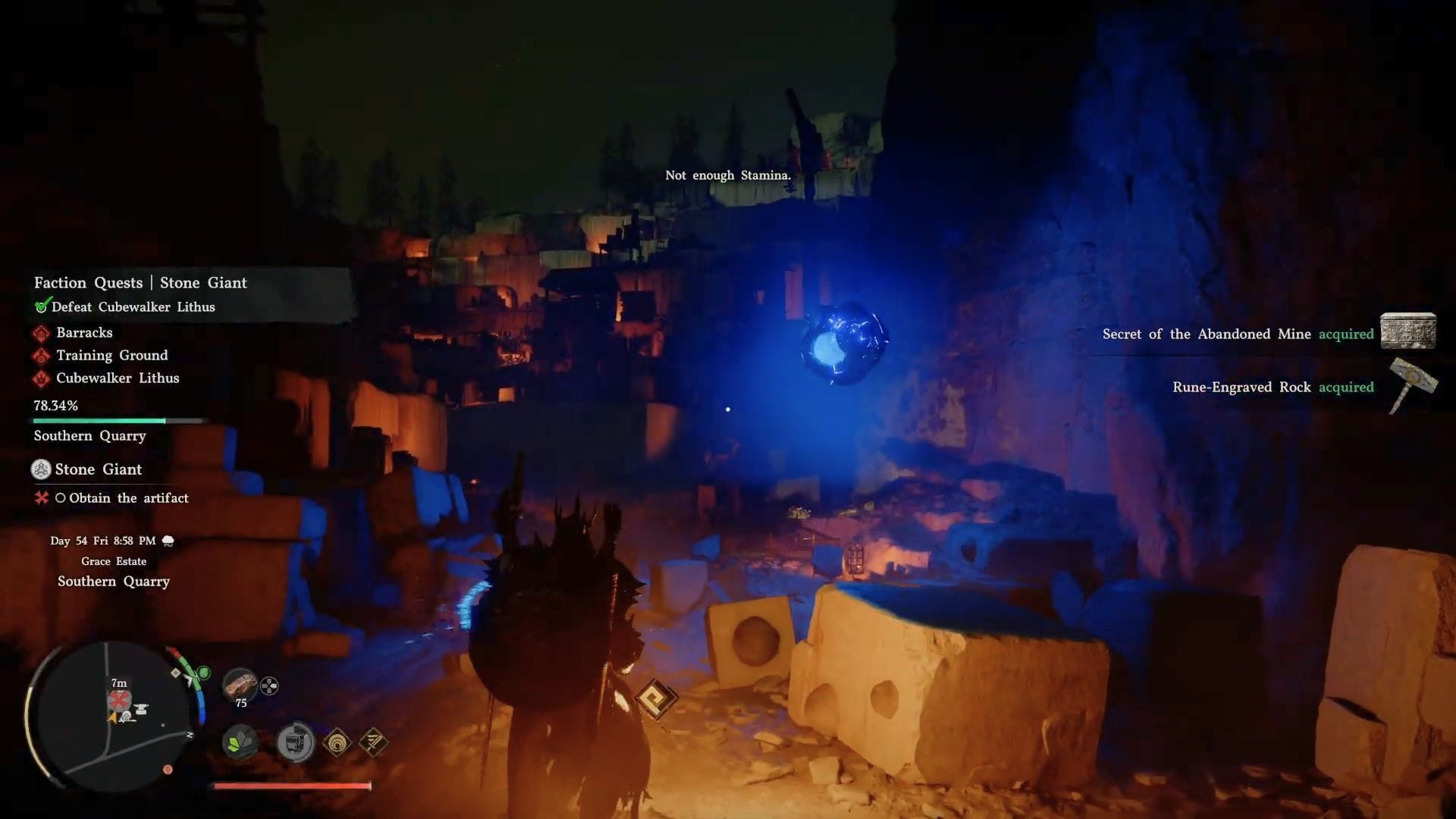Select the Training Ground objective entry

tap(111, 356)
